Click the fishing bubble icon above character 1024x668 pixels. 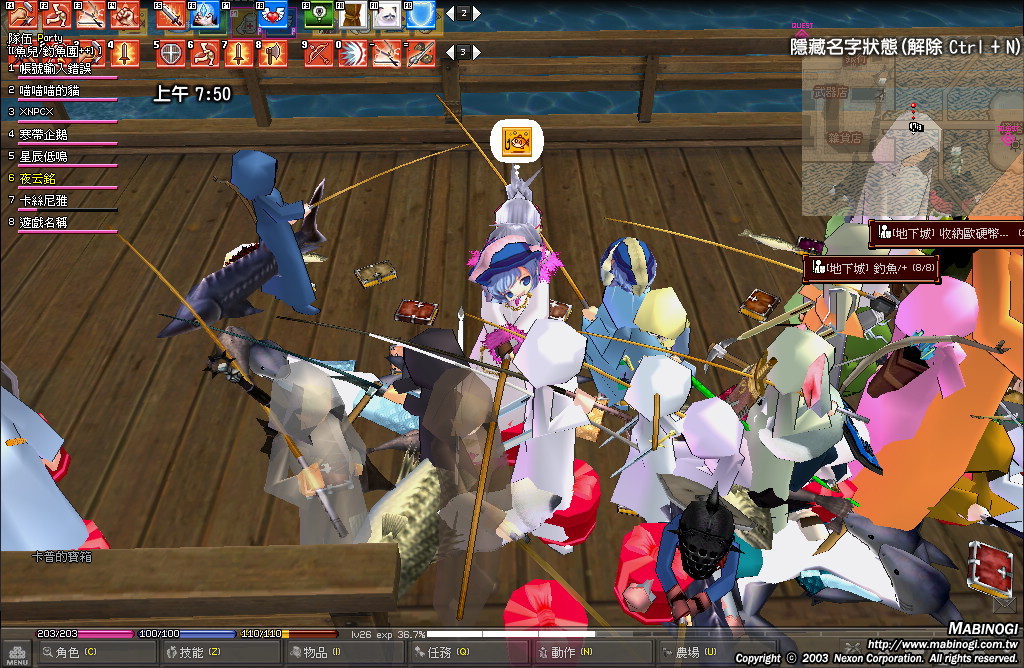coord(517,141)
